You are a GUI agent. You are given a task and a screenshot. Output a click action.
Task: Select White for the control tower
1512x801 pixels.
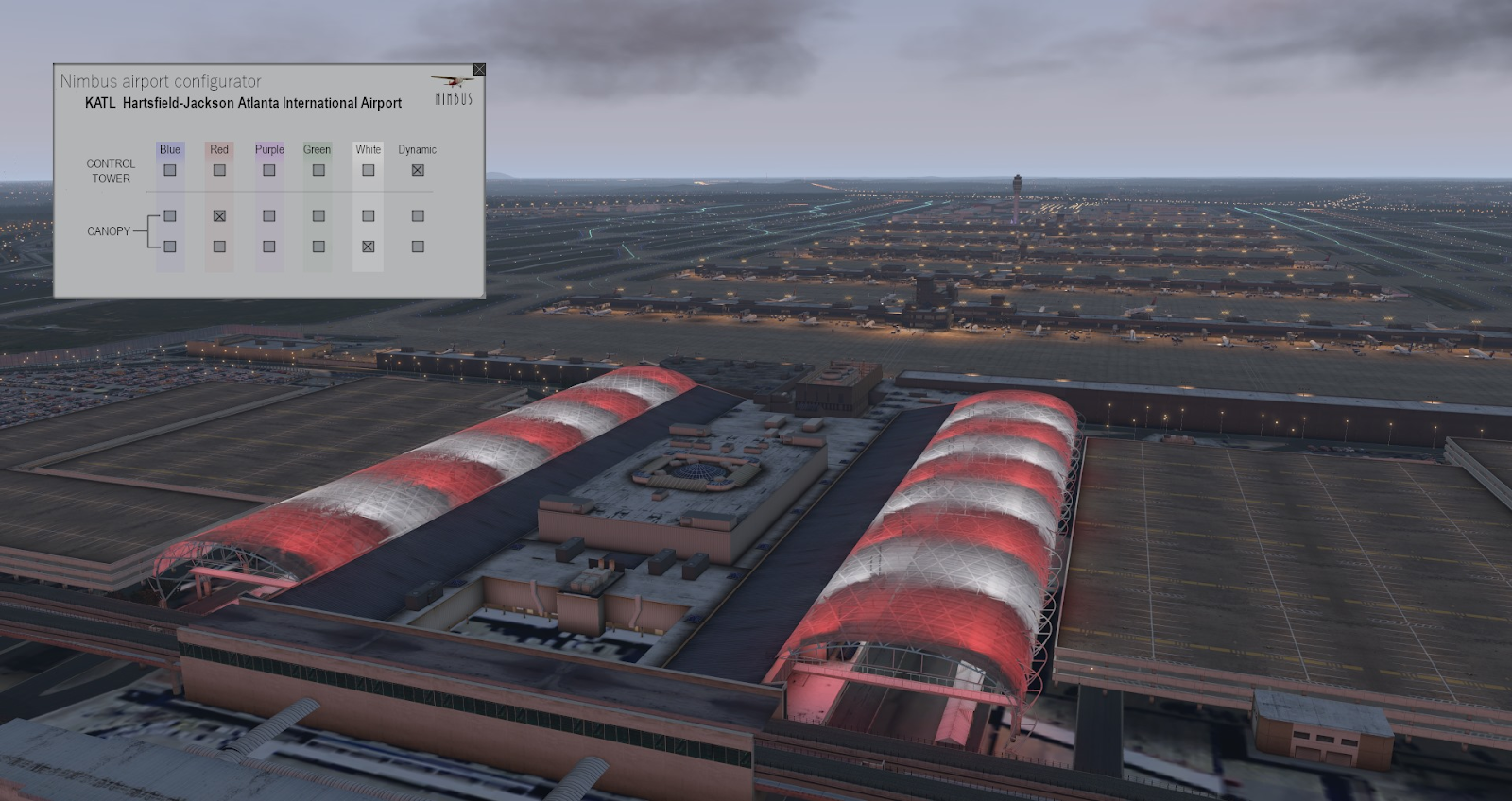click(x=369, y=170)
